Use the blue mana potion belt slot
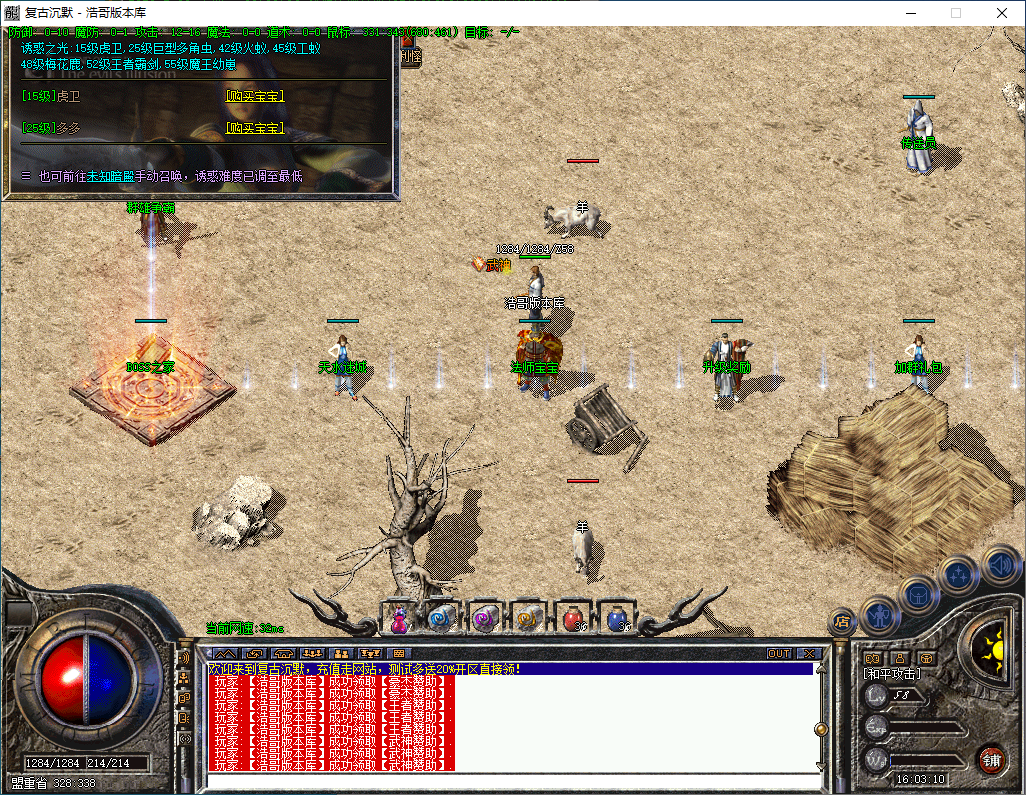1026x795 pixels. (x=617, y=619)
